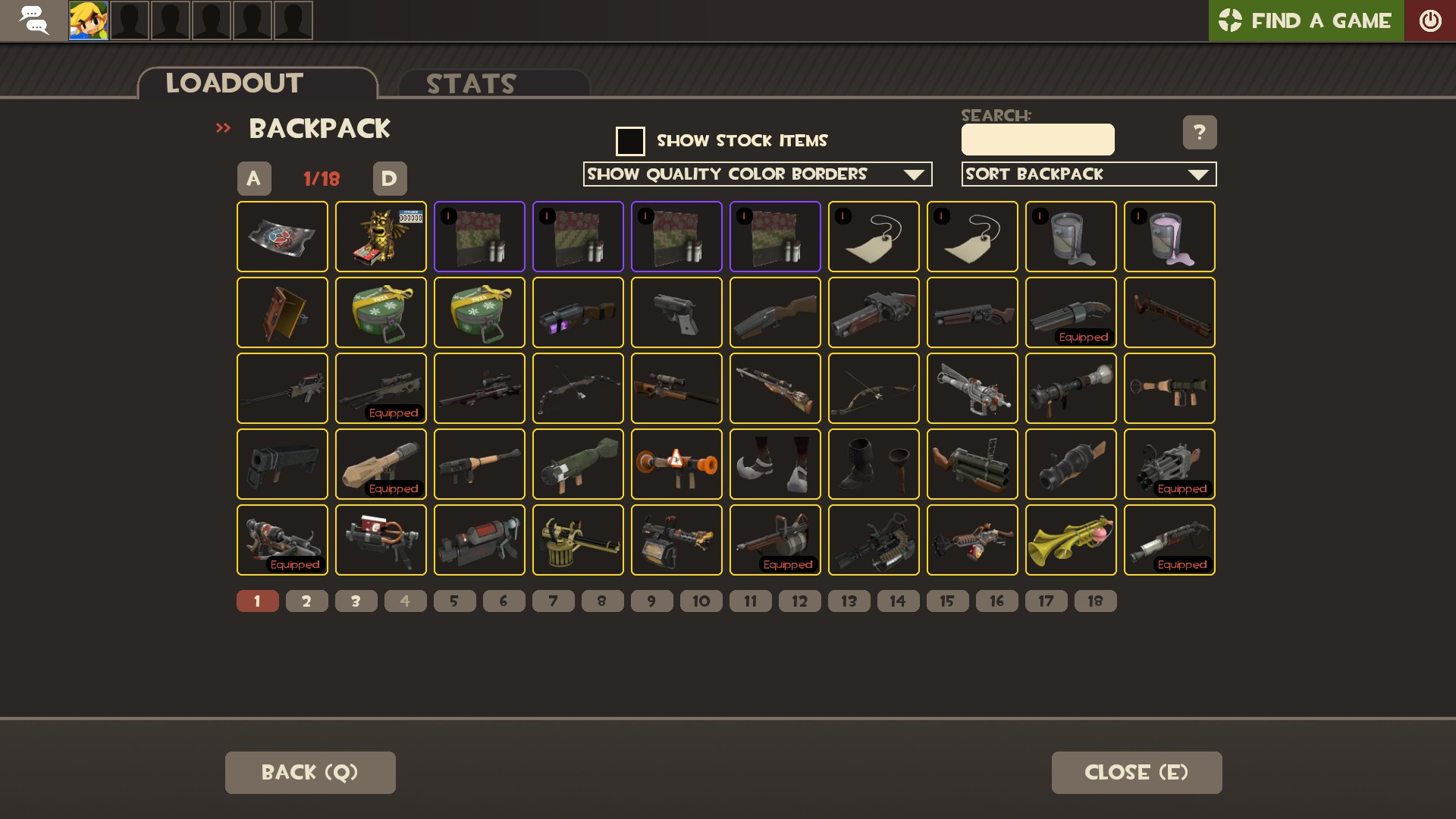The height and width of the screenshot is (819, 1456).
Task: Switch to the Loadout tab
Action: click(x=234, y=82)
